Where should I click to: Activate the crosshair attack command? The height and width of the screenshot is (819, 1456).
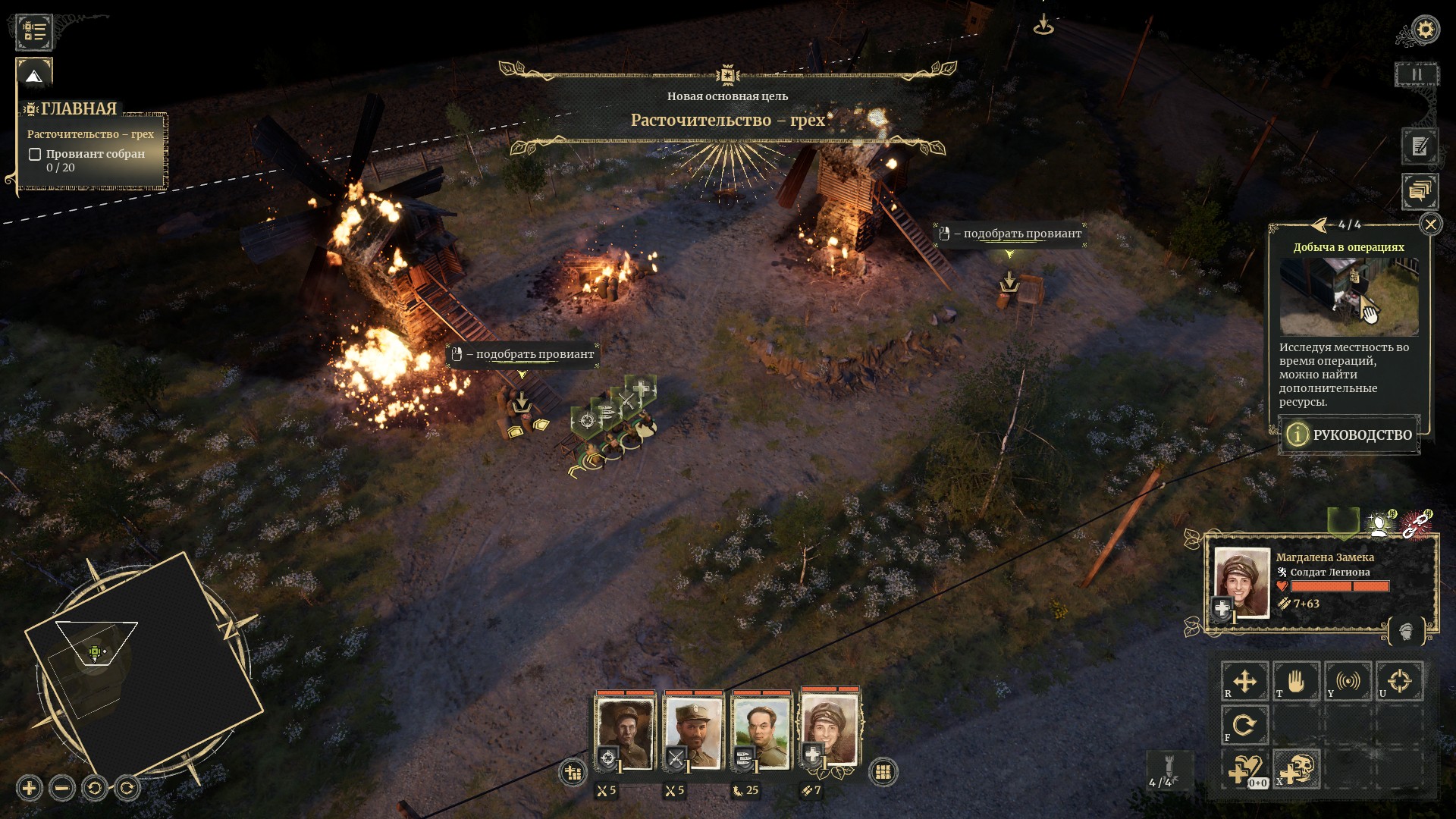1399,681
